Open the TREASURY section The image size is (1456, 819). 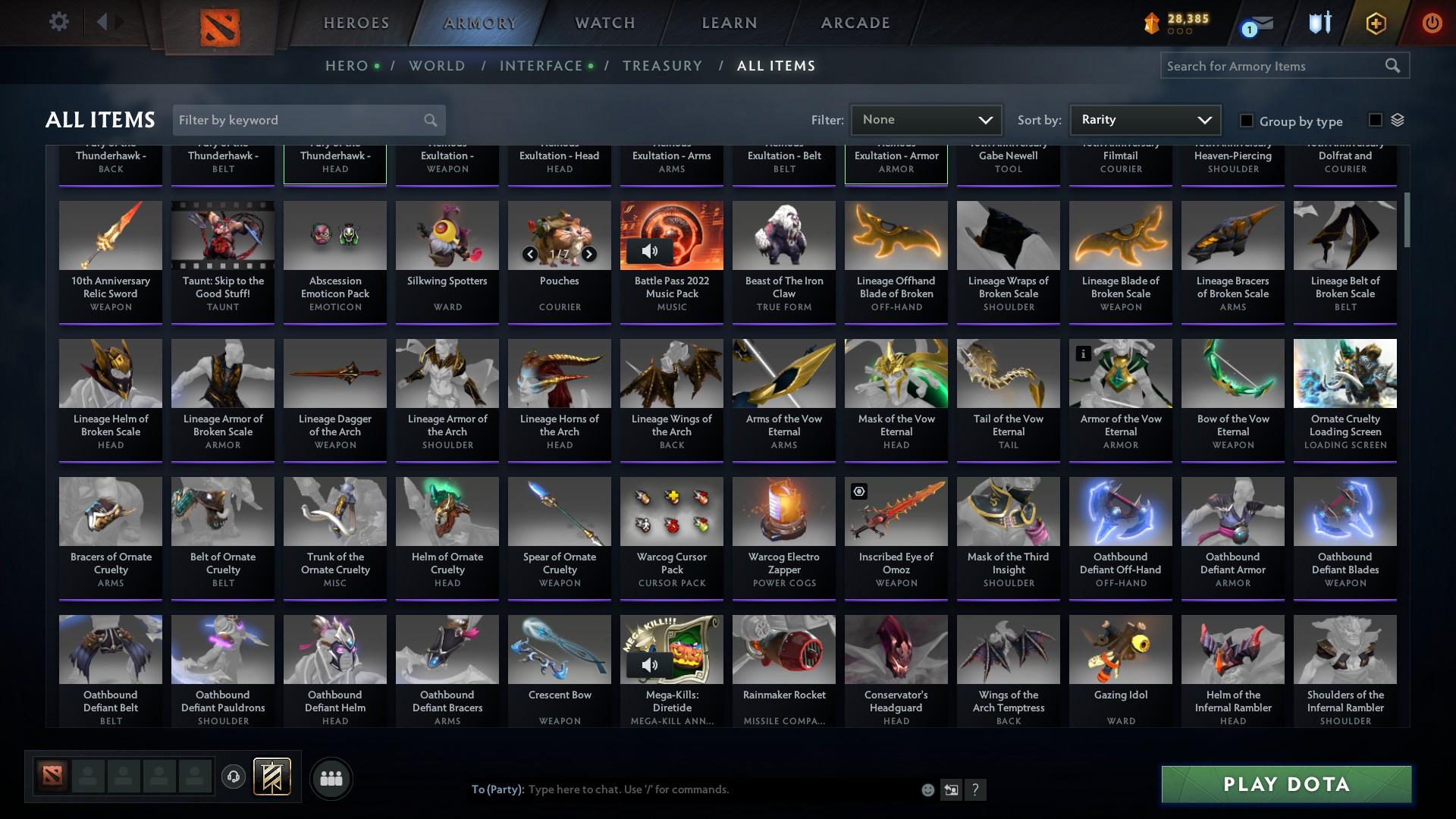(662, 65)
